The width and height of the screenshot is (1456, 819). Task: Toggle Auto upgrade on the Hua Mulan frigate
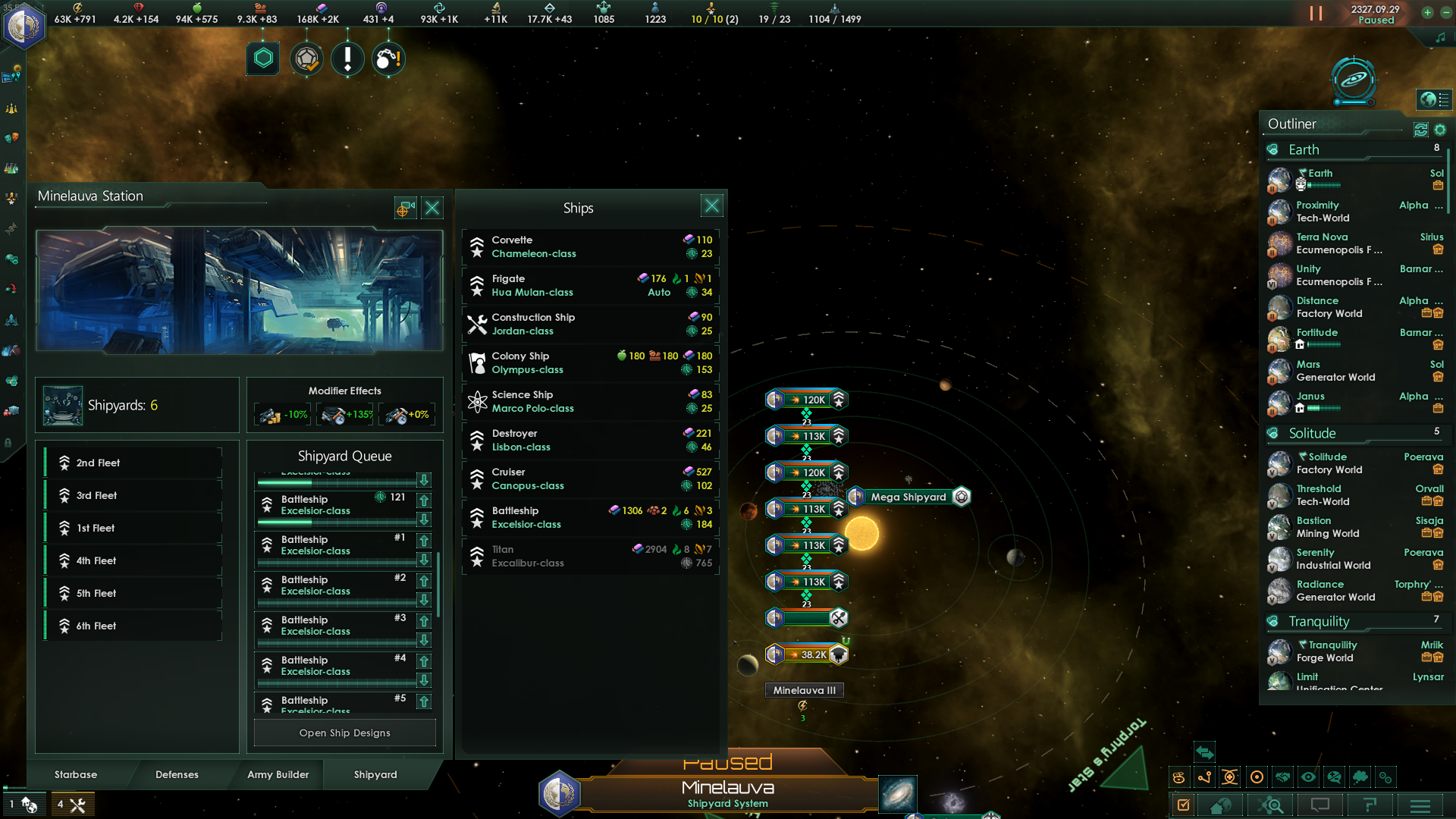pos(659,292)
